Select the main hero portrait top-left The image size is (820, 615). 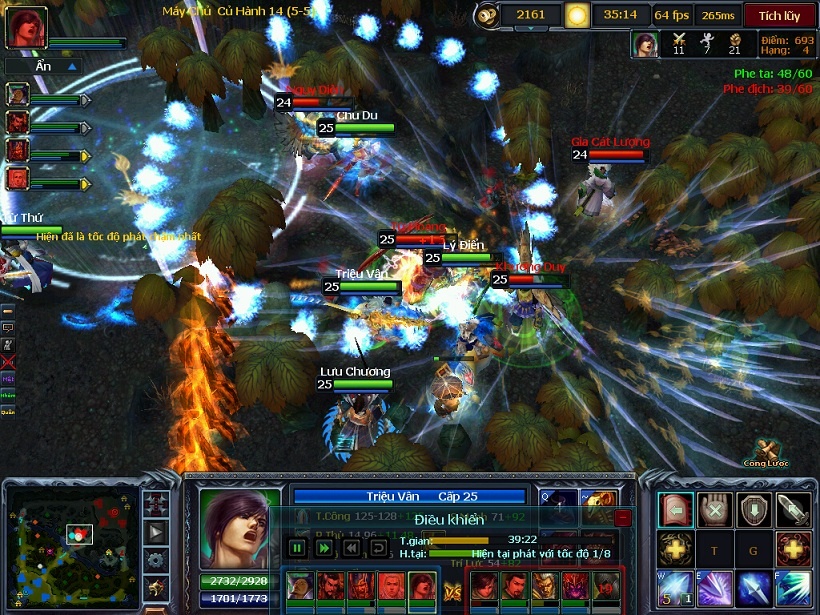[x=26, y=27]
